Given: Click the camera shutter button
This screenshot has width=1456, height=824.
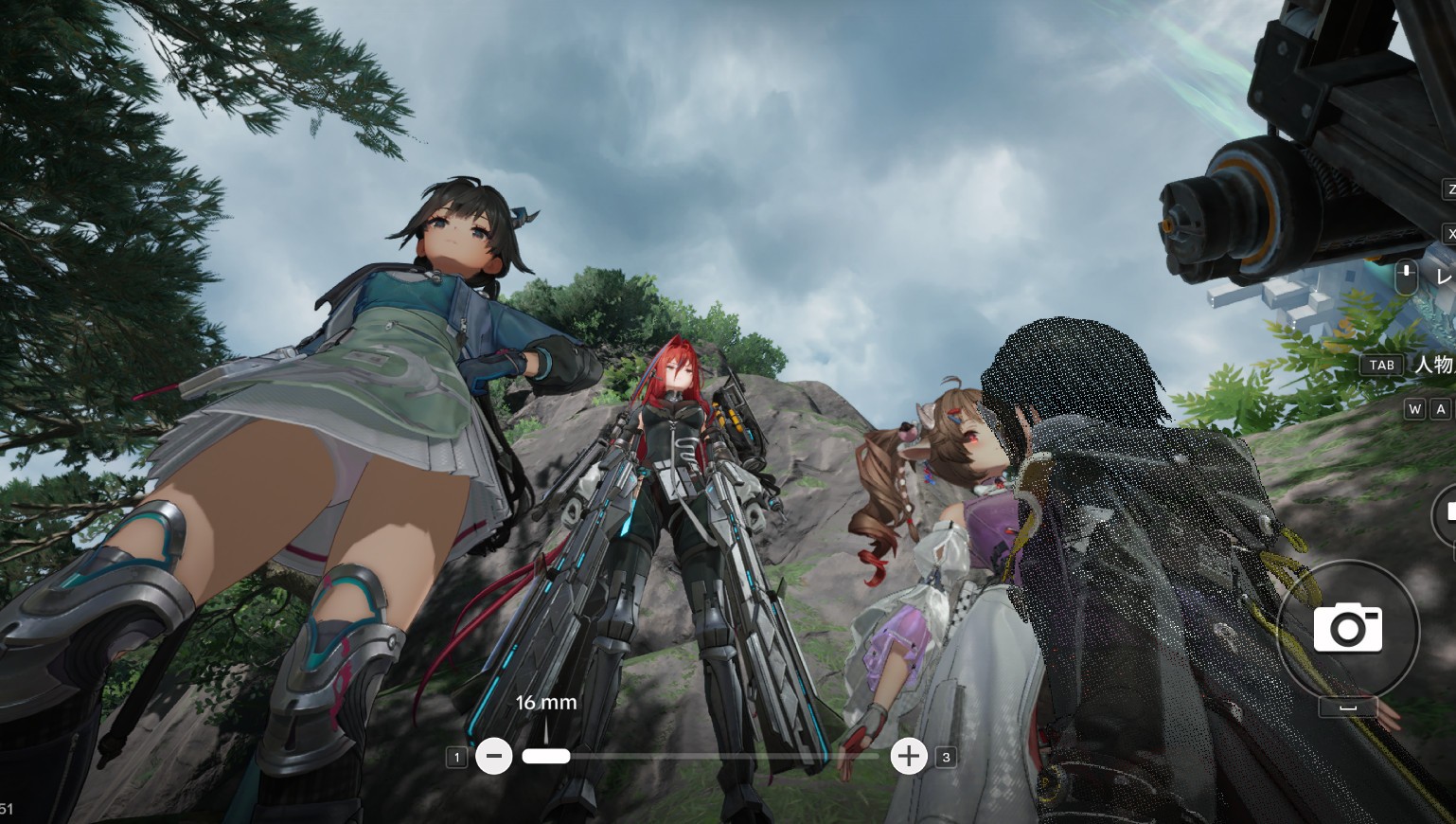Looking at the screenshot, I should tap(1347, 628).
